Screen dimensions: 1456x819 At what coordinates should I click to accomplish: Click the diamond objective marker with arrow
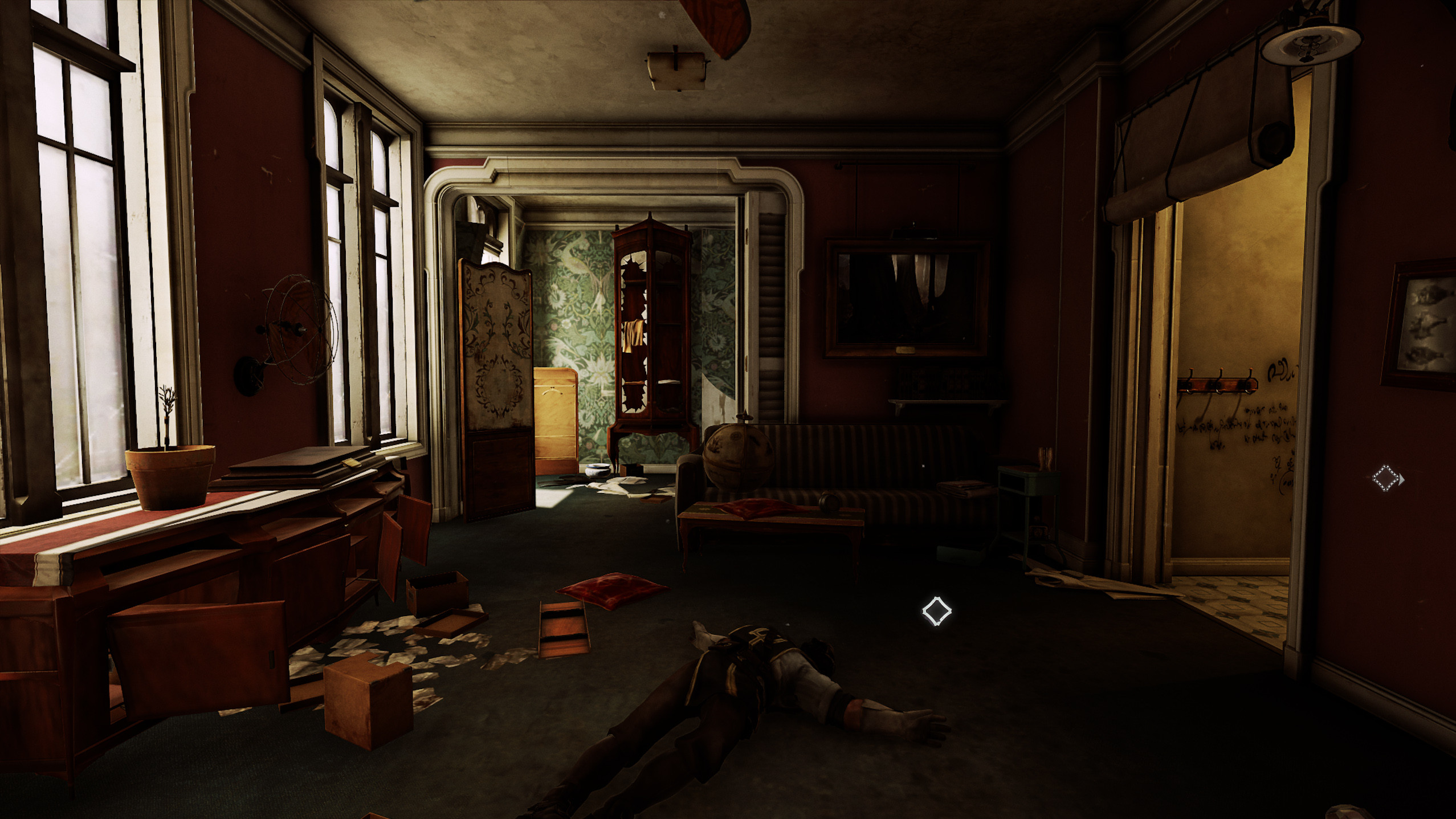click(1386, 478)
